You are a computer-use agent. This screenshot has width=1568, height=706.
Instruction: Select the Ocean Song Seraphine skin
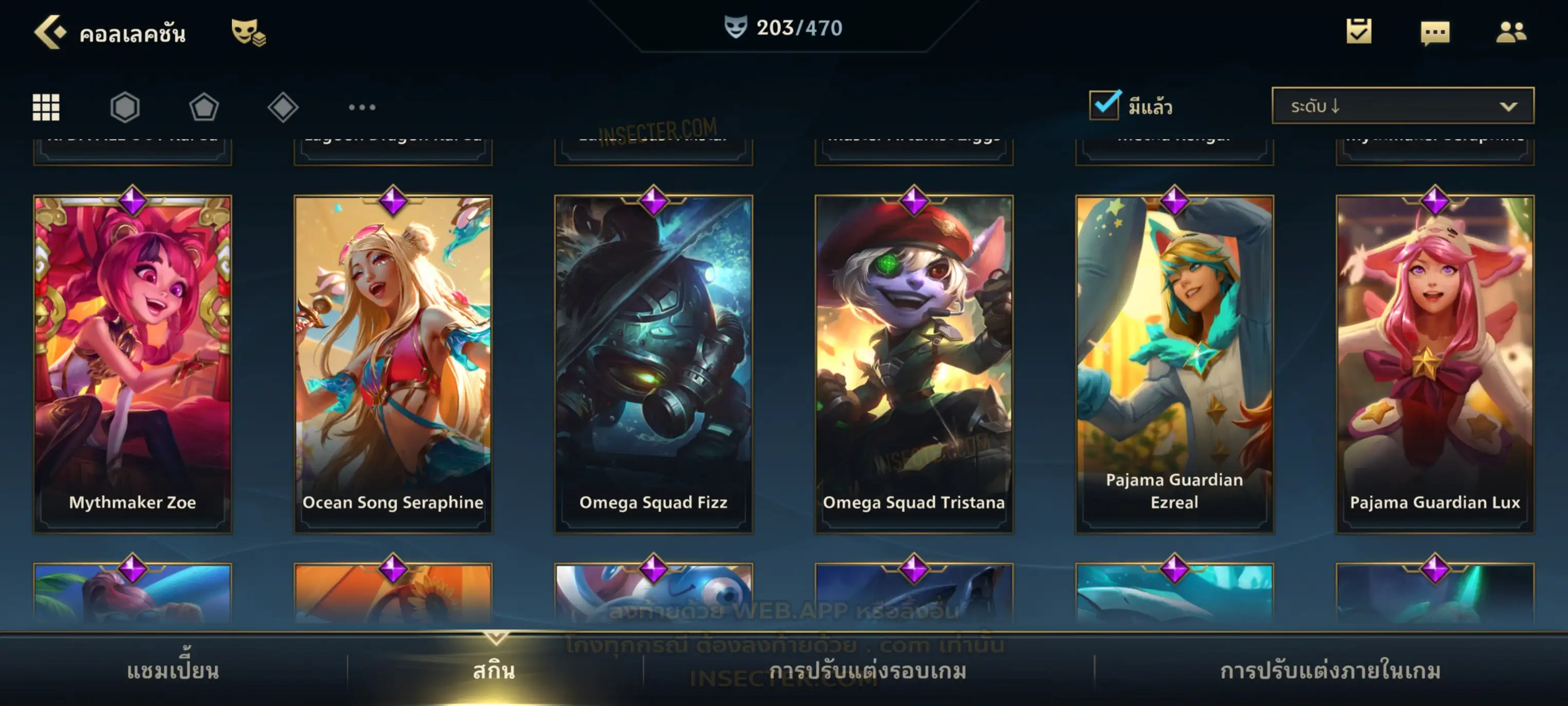click(x=393, y=364)
